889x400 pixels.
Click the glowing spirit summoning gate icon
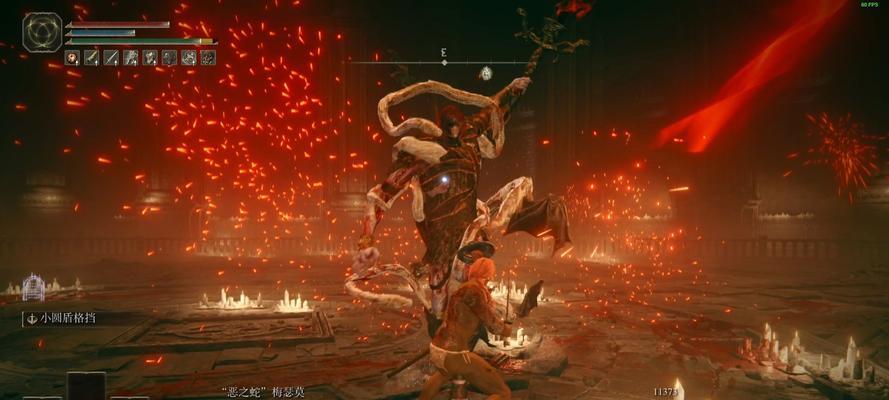(34, 288)
